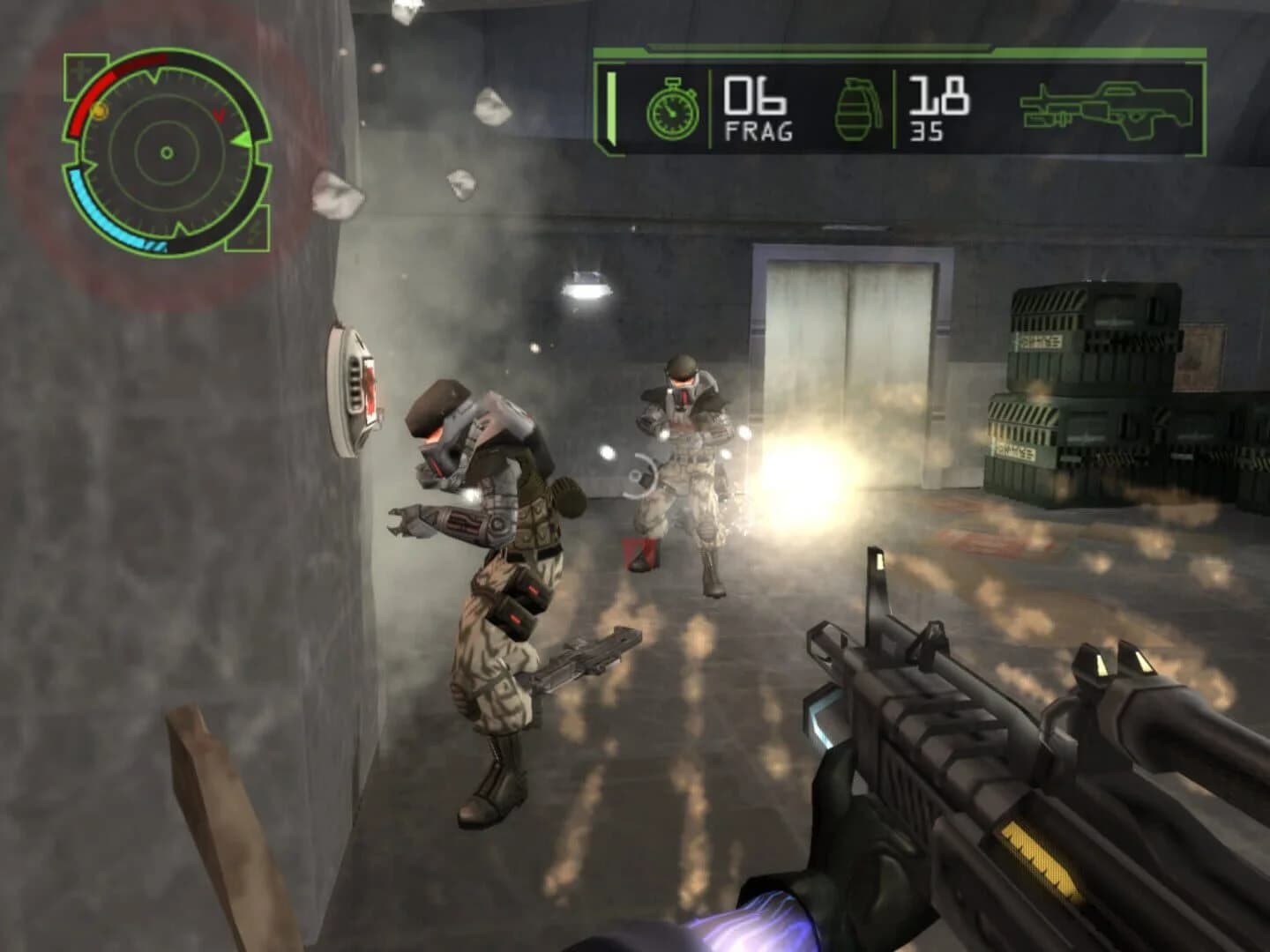
Task: Click the vertical green indicator bar in the HUD
Action: tap(610, 108)
